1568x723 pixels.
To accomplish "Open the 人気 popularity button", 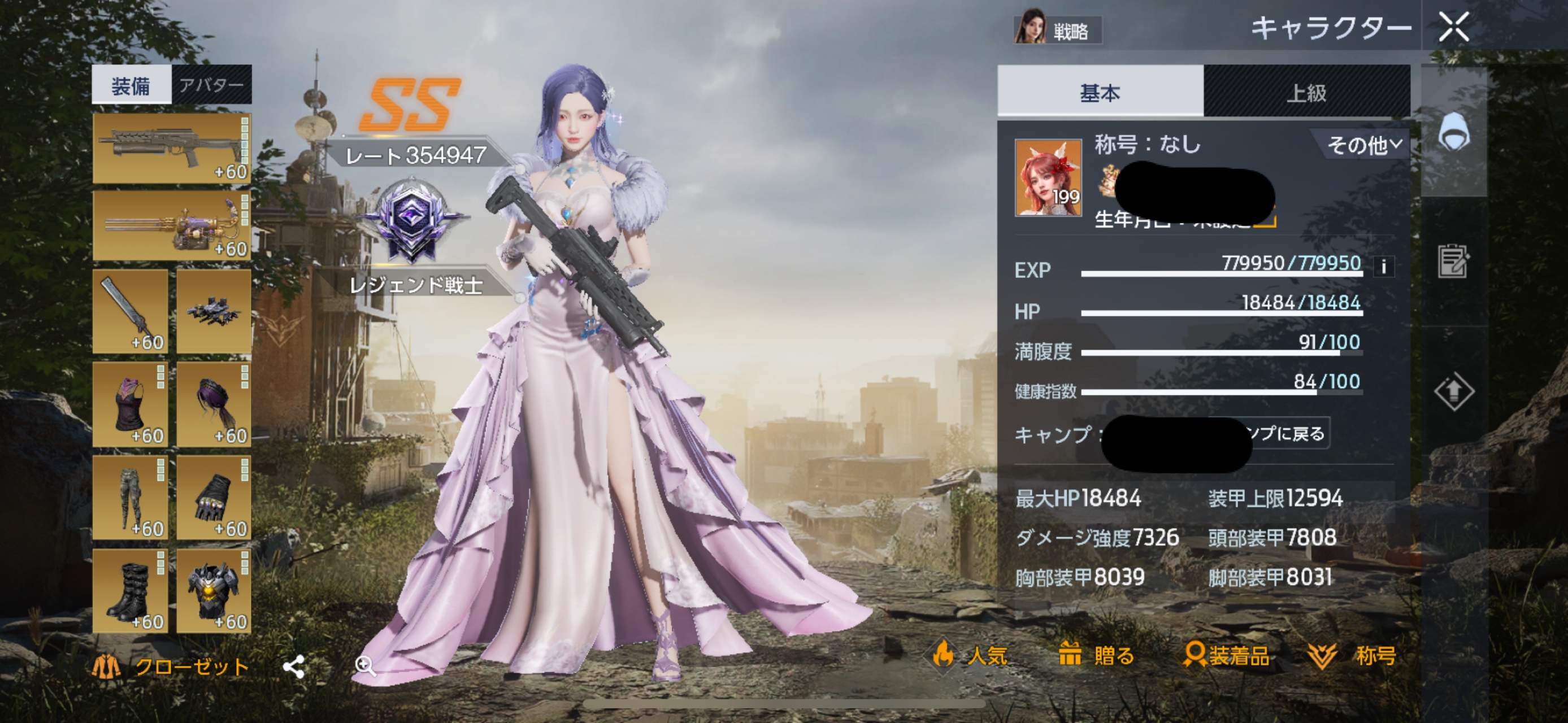I will [971, 655].
